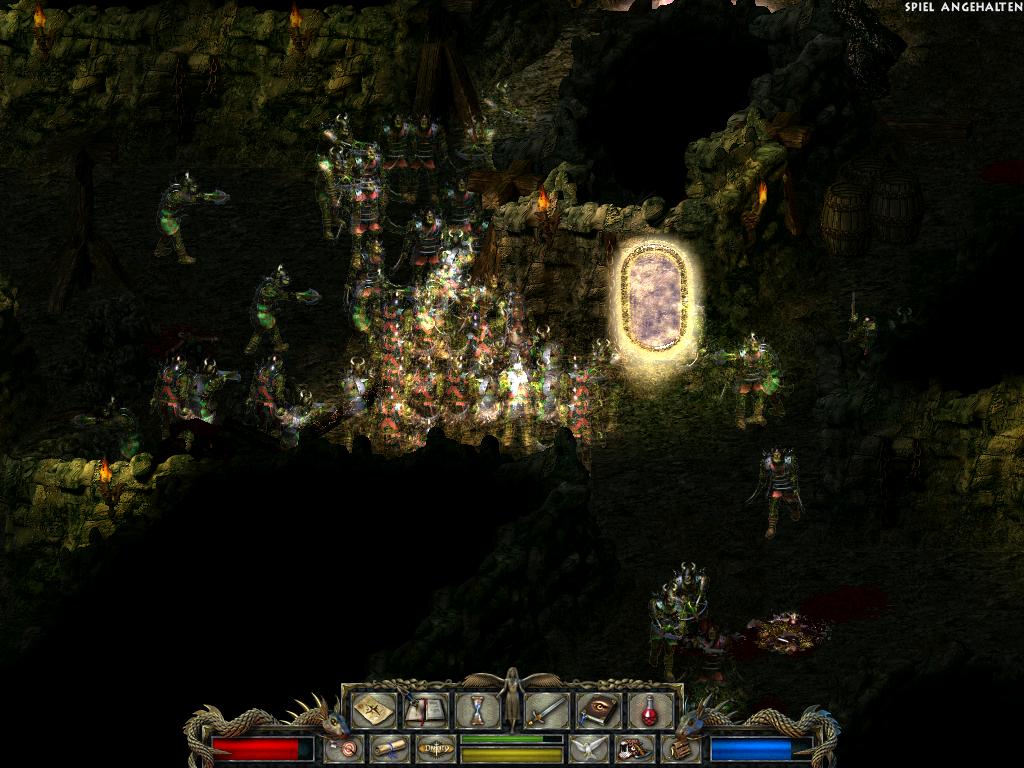Screen dimensions: 1024x768
Task: Select the sword icon
Action: [547, 711]
